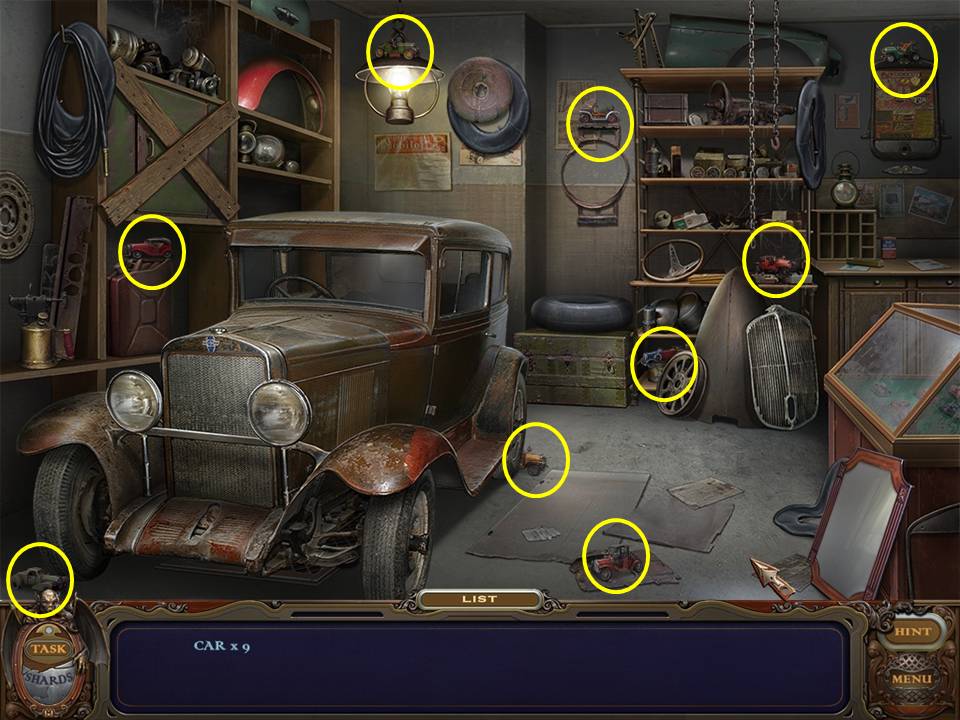Open the game Menu

[x=911, y=679]
